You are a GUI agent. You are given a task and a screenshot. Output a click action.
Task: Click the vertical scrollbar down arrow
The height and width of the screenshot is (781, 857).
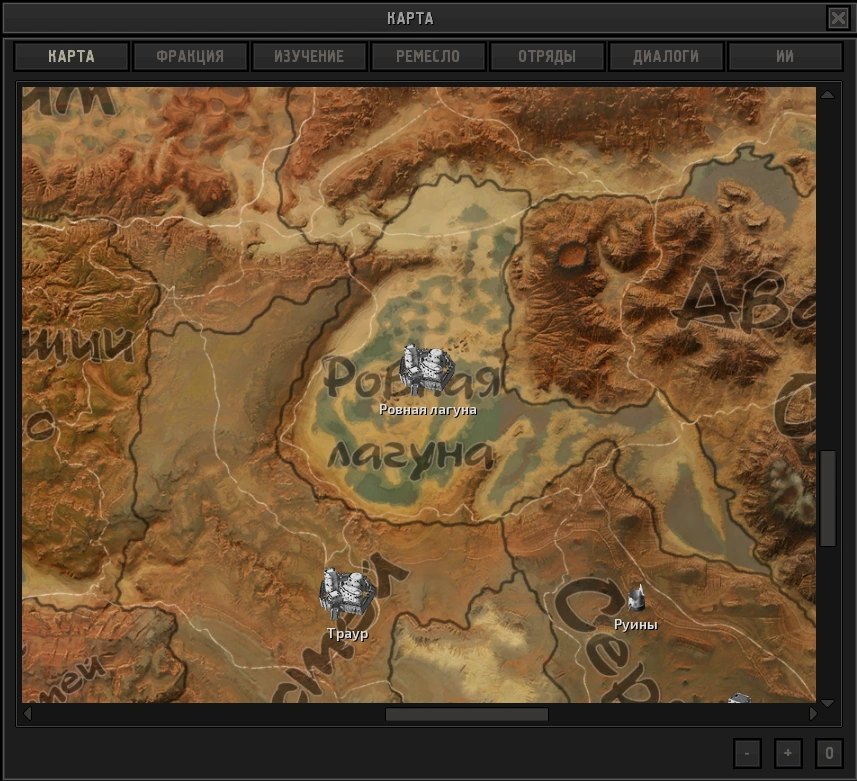point(827,703)
